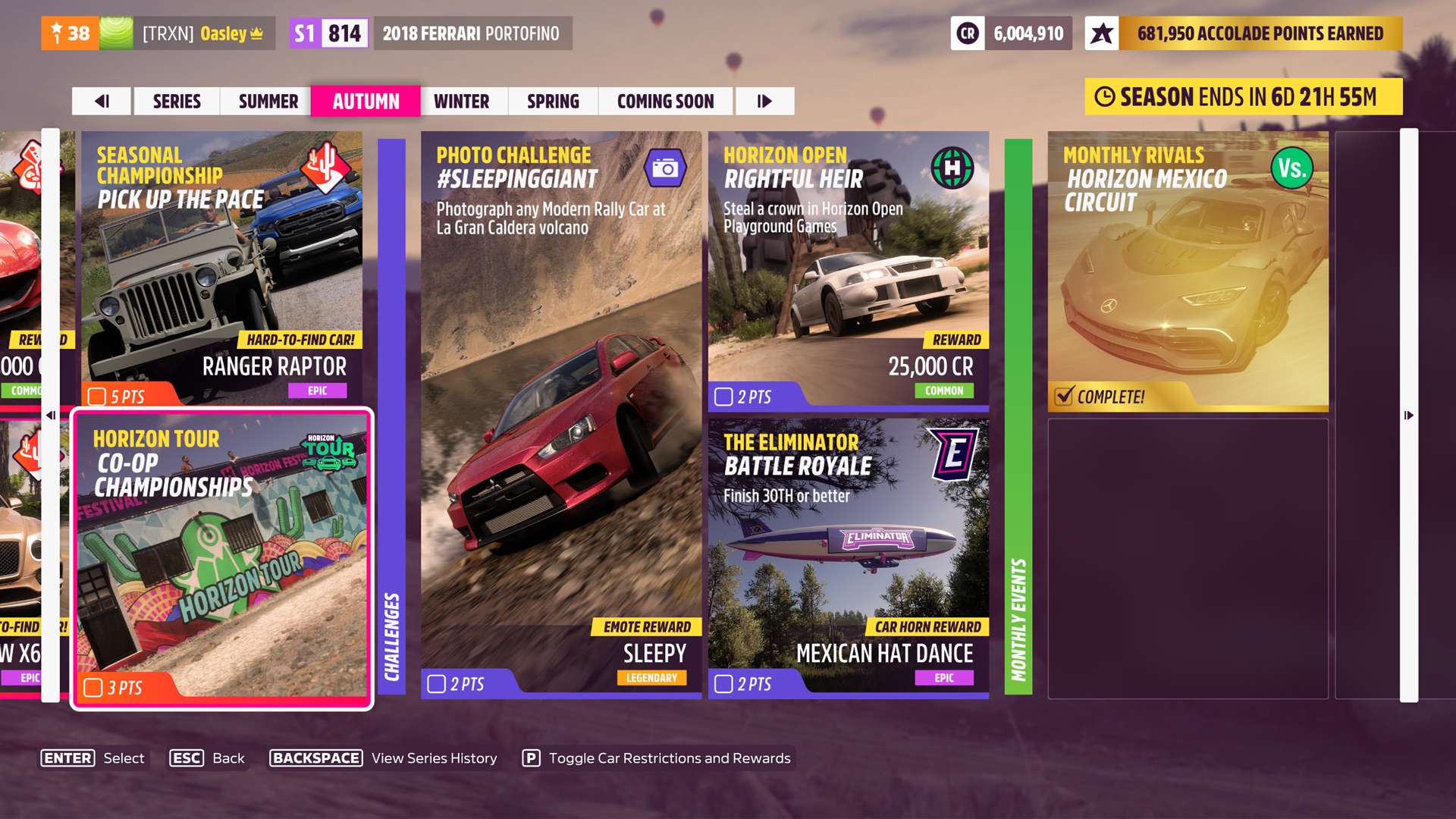This screenshot has width=1456, height=819.
Task: Click the clock icon on Season Ends banner
Action: 1107,97
